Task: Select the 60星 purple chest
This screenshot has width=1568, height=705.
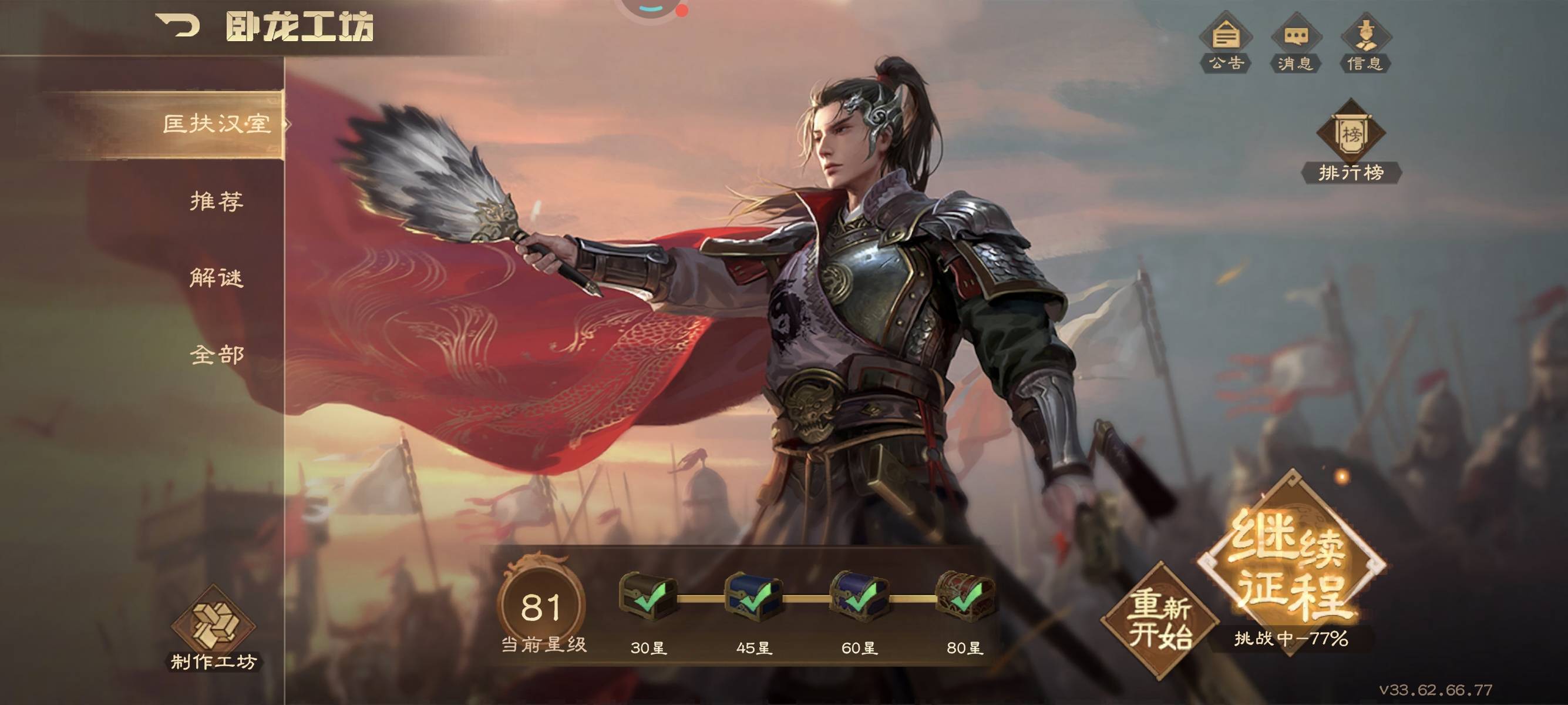Action: 859,597
